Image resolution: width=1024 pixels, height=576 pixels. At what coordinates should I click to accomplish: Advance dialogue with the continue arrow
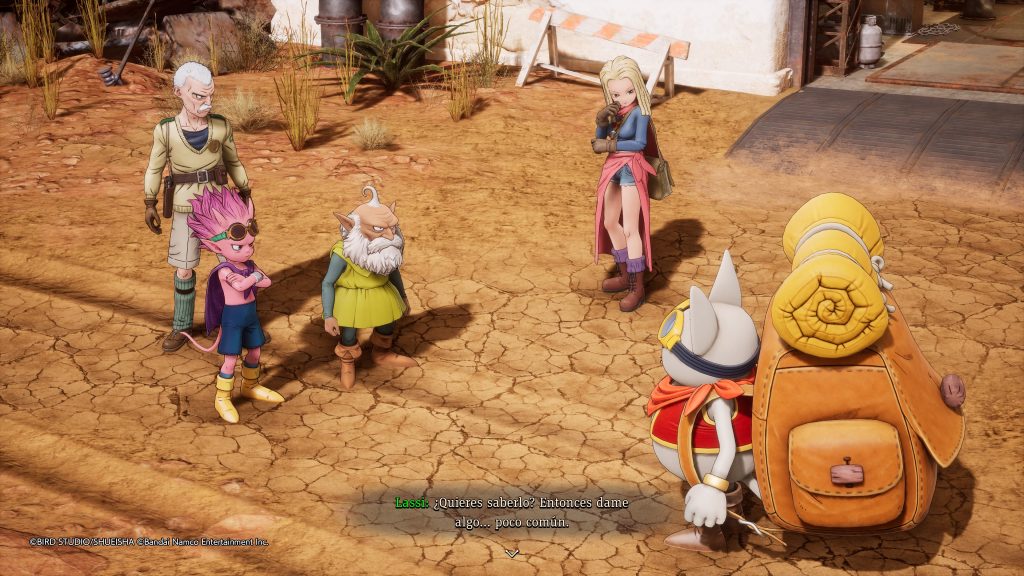pyautogui.click(x=511, y=553)
